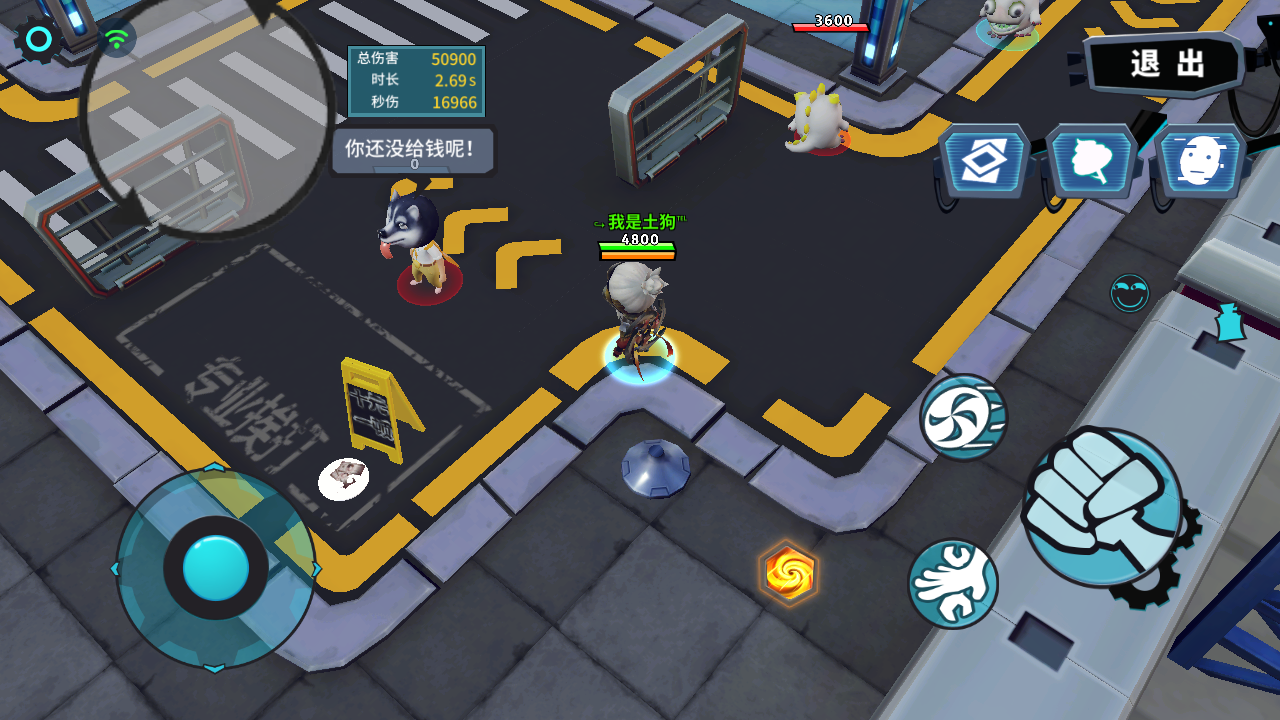This screenshot has height=720, width=1280.
Task: Tap the damage stats panel showing 总伤害 50900
Action: point(416,78)
